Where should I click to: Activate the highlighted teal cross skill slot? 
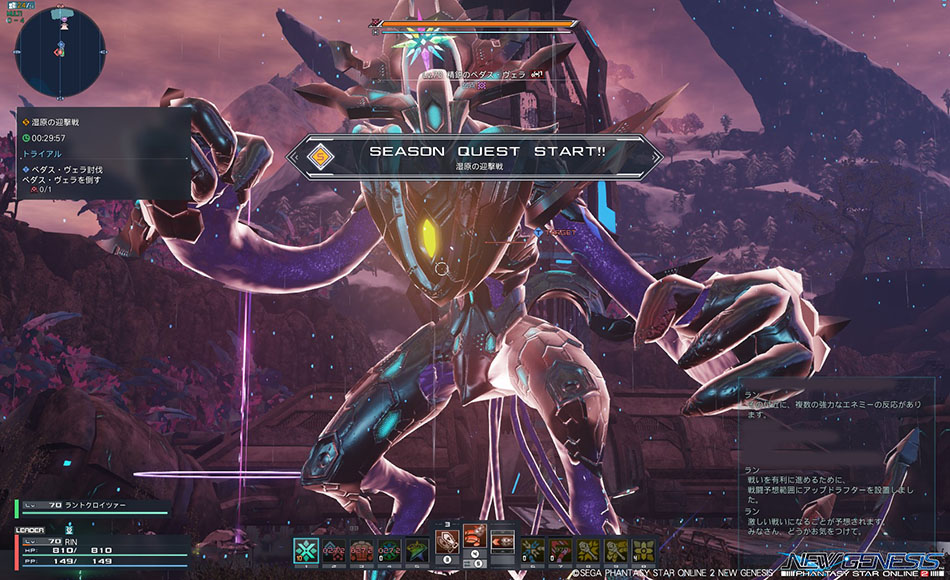(x=306, y=549)
